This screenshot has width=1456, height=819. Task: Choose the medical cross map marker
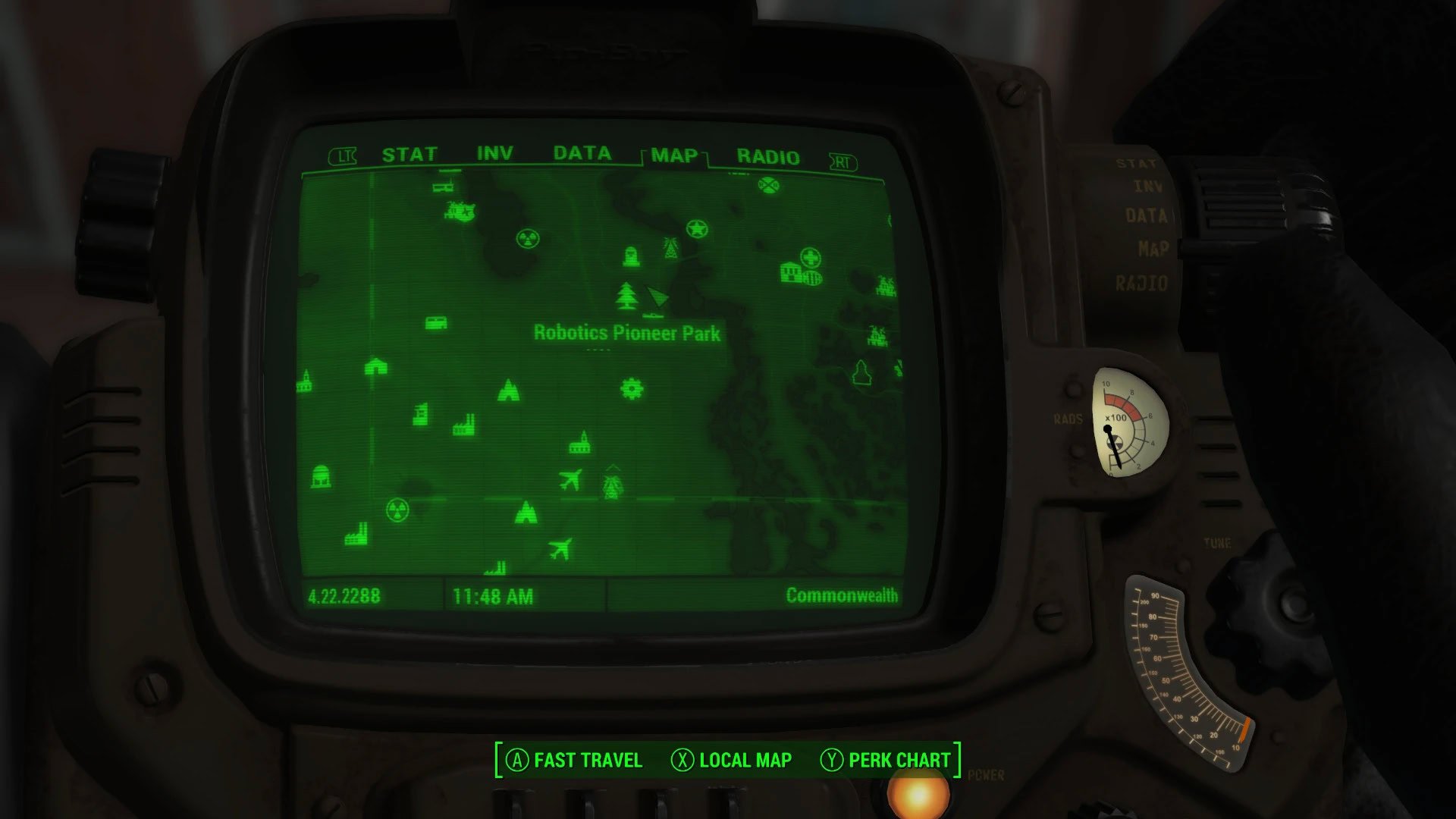810,257
